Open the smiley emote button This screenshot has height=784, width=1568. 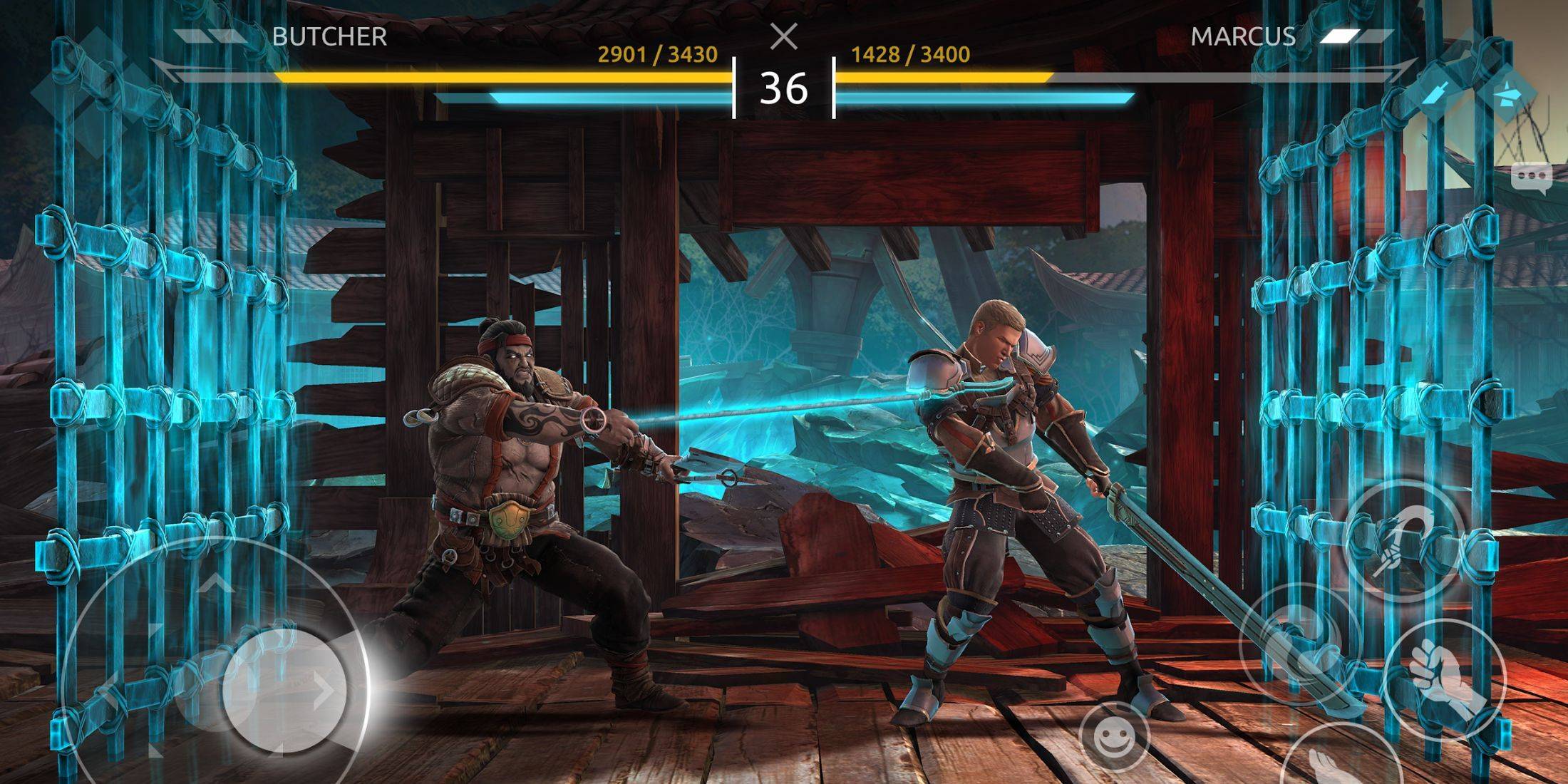pyautogui.click(x=1113, y=739)
